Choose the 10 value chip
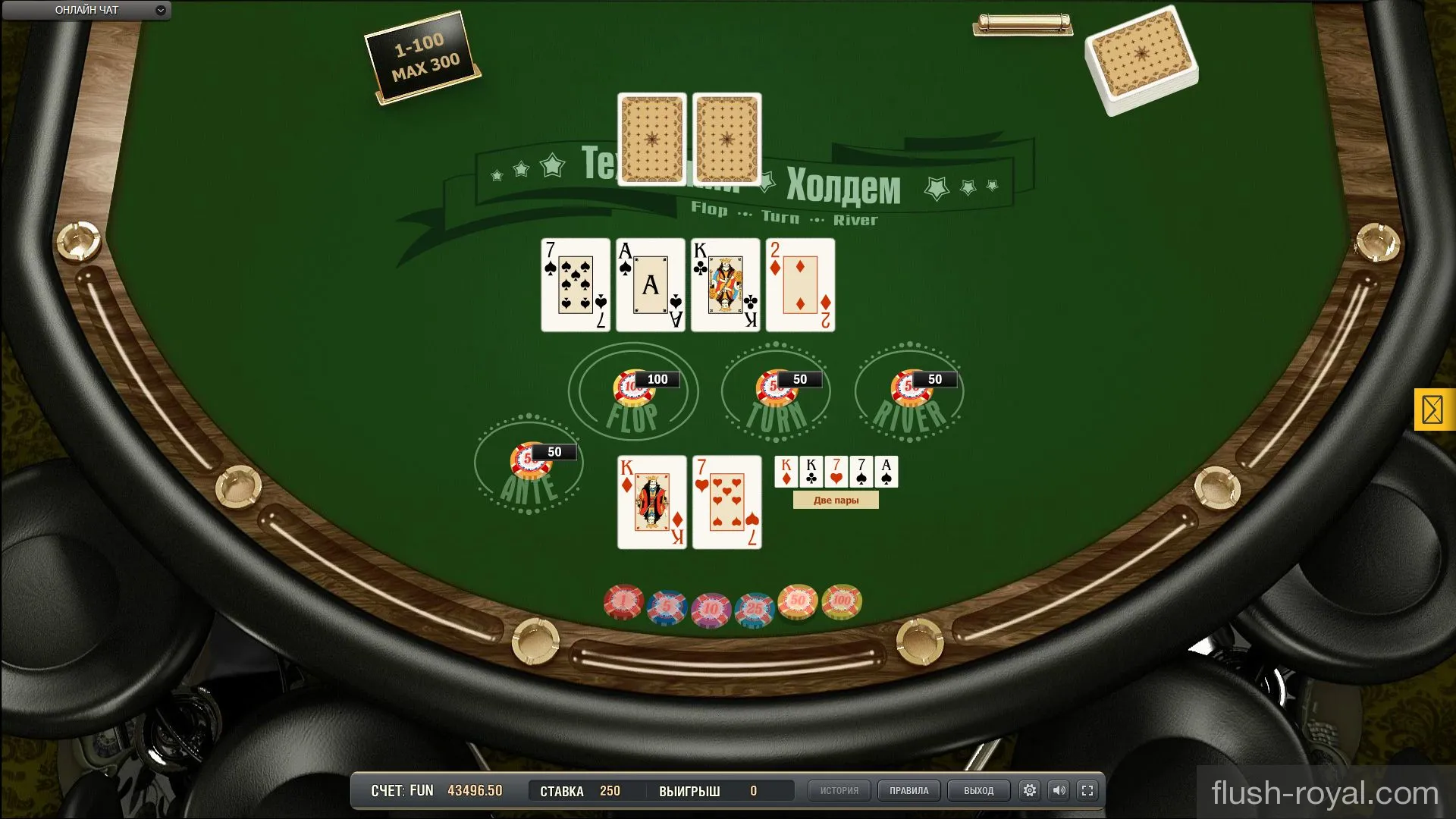1456x819 pixels. (711, 608)
